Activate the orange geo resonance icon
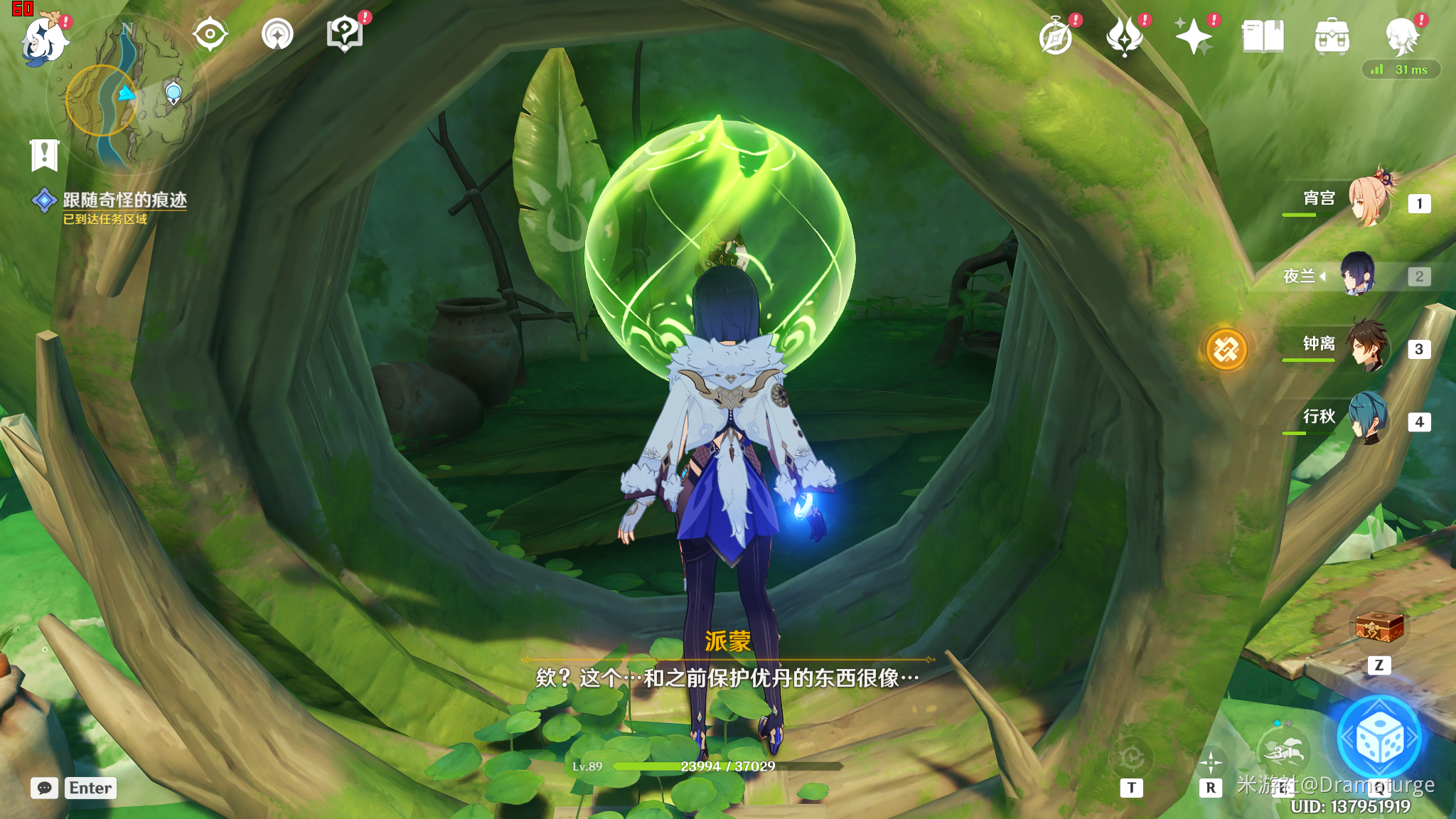The image size is (1456, 819). pyautogui.click(x=1226, y=350)
